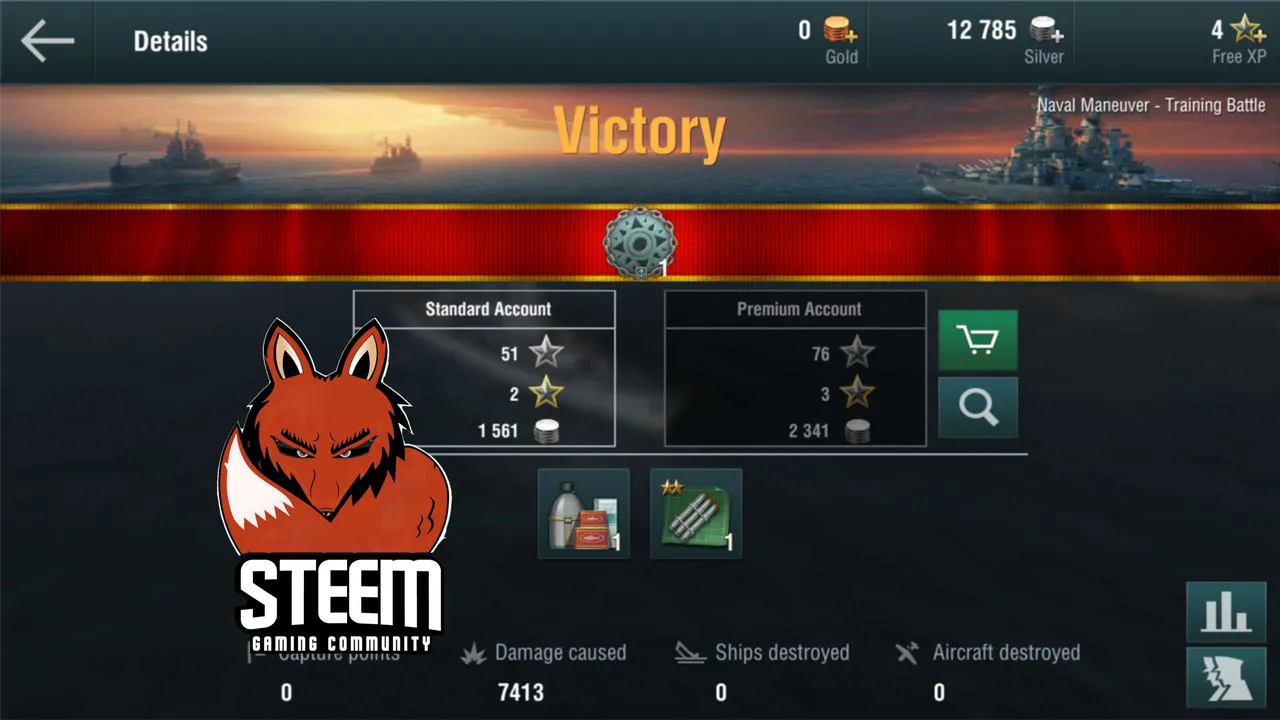The height and width of the screenshot is (720, 1280).
Task: Open the green shopping cart button
Action: click(977, 340)
